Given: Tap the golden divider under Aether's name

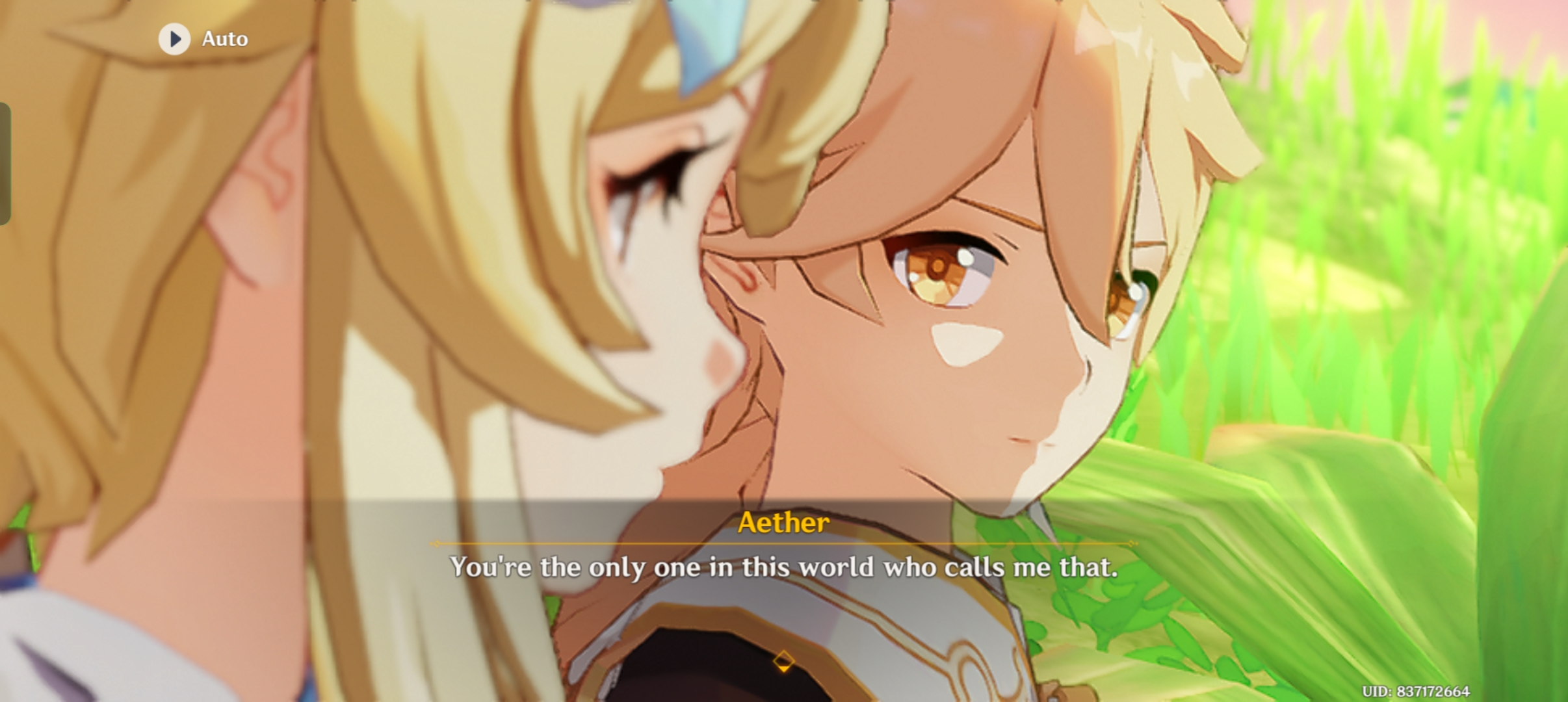Looking at the screenshot, I should (x=783, y=545).
